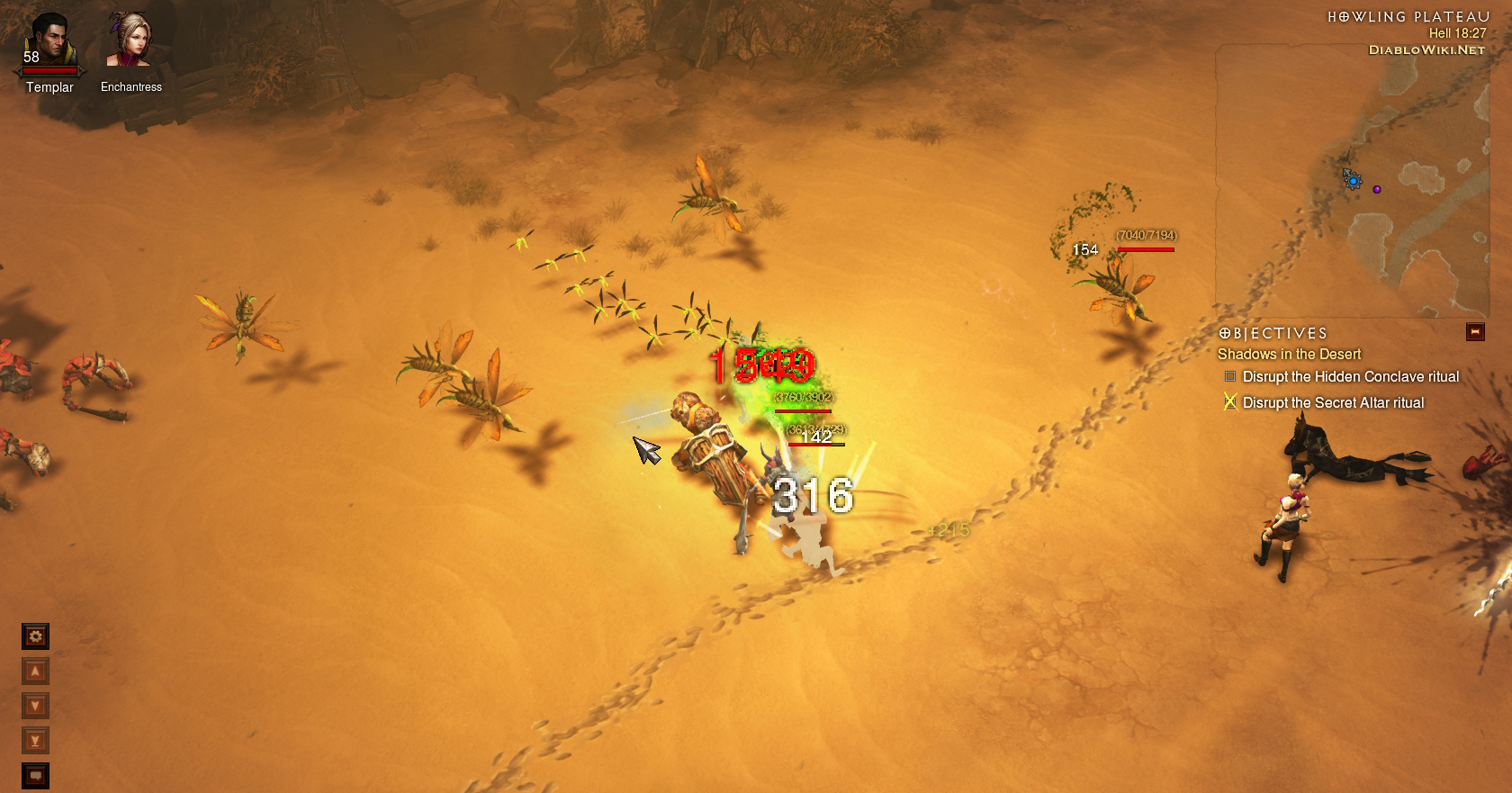Select the Templar follower portrait

[x=49, y=42]
